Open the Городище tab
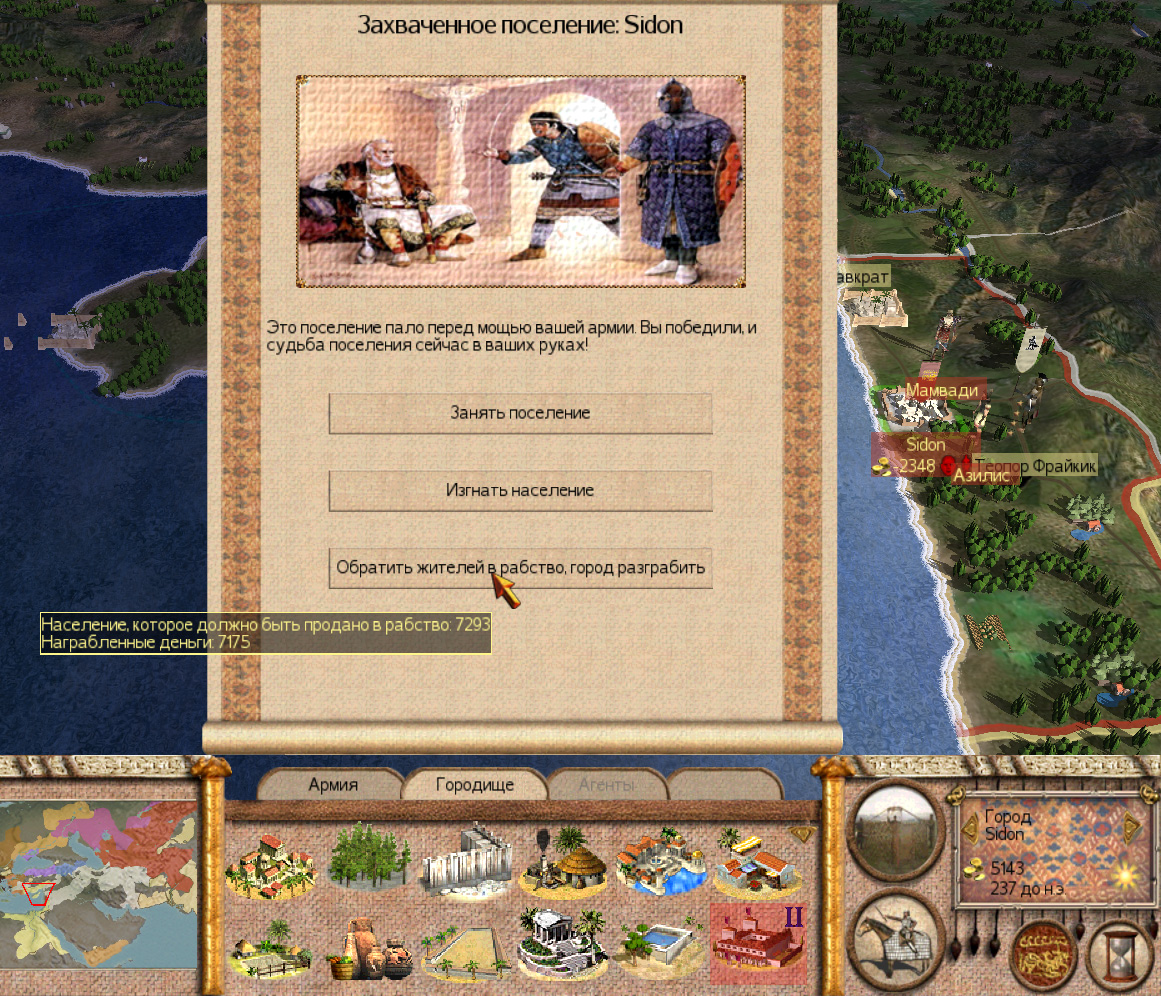 point(474,785)
